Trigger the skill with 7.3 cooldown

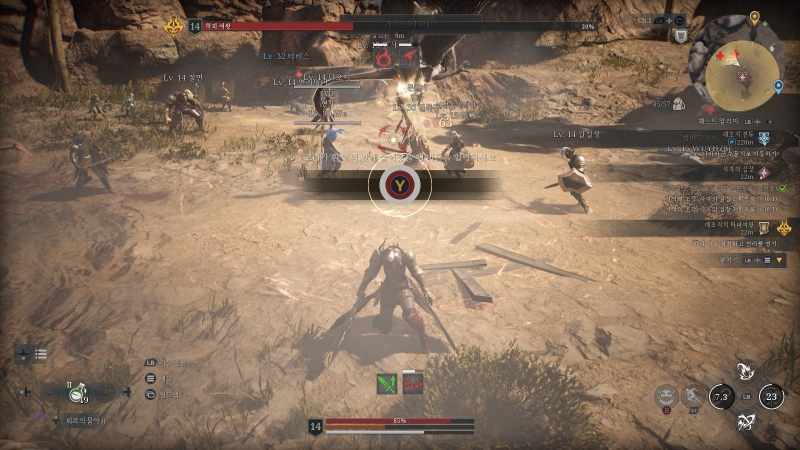click(x=721, y=397)
